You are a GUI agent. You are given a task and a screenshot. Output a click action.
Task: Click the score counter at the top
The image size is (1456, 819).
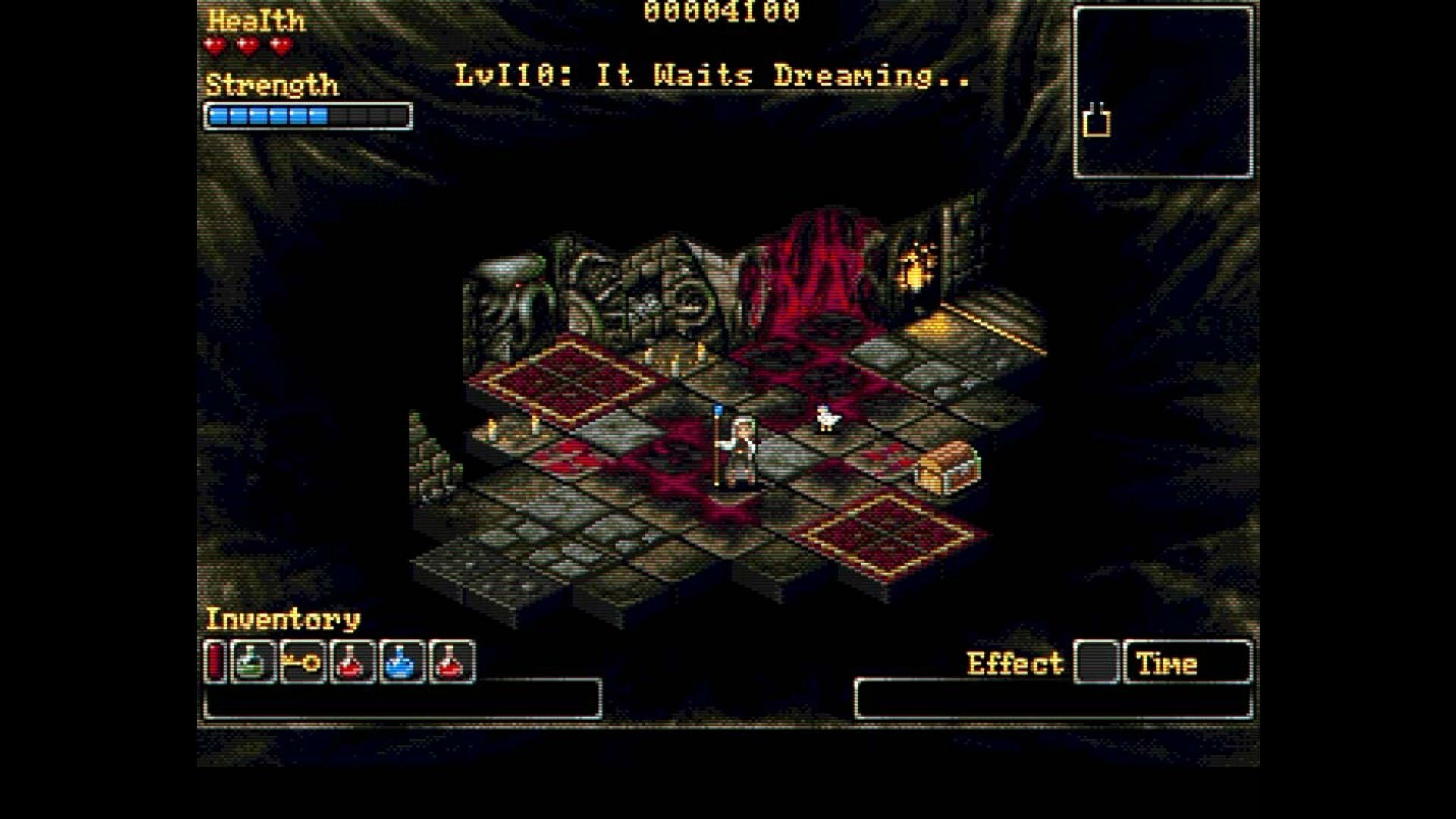point(720,12)
